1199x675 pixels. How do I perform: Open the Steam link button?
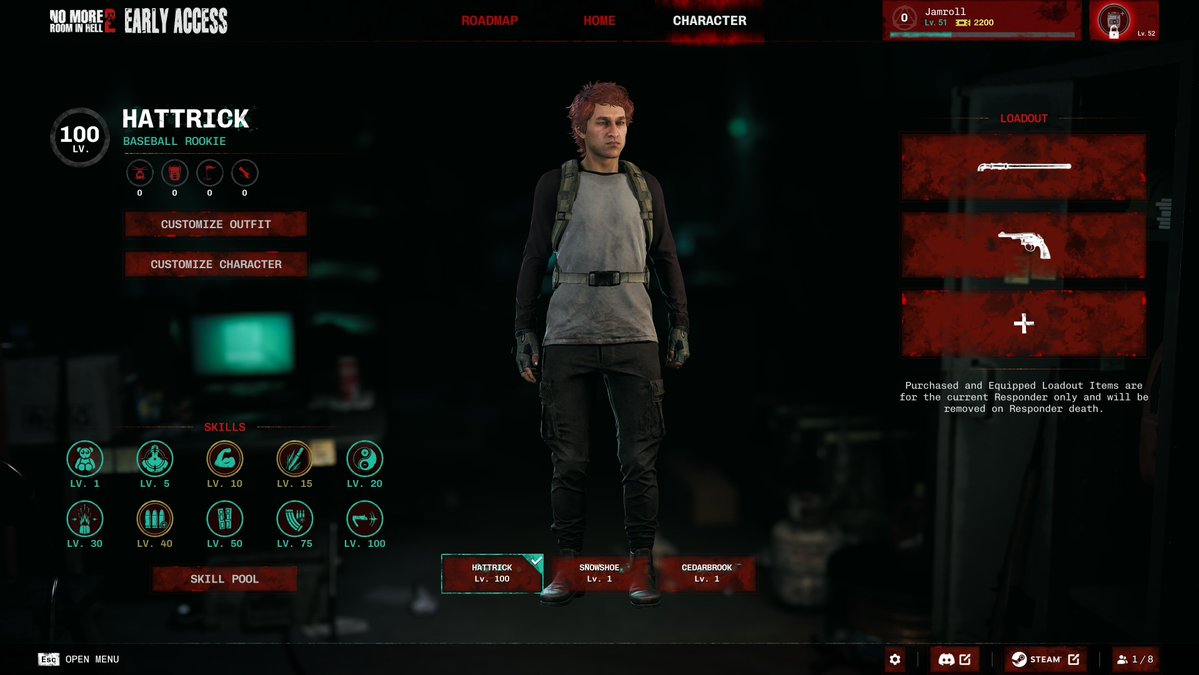click(1044, 659)
